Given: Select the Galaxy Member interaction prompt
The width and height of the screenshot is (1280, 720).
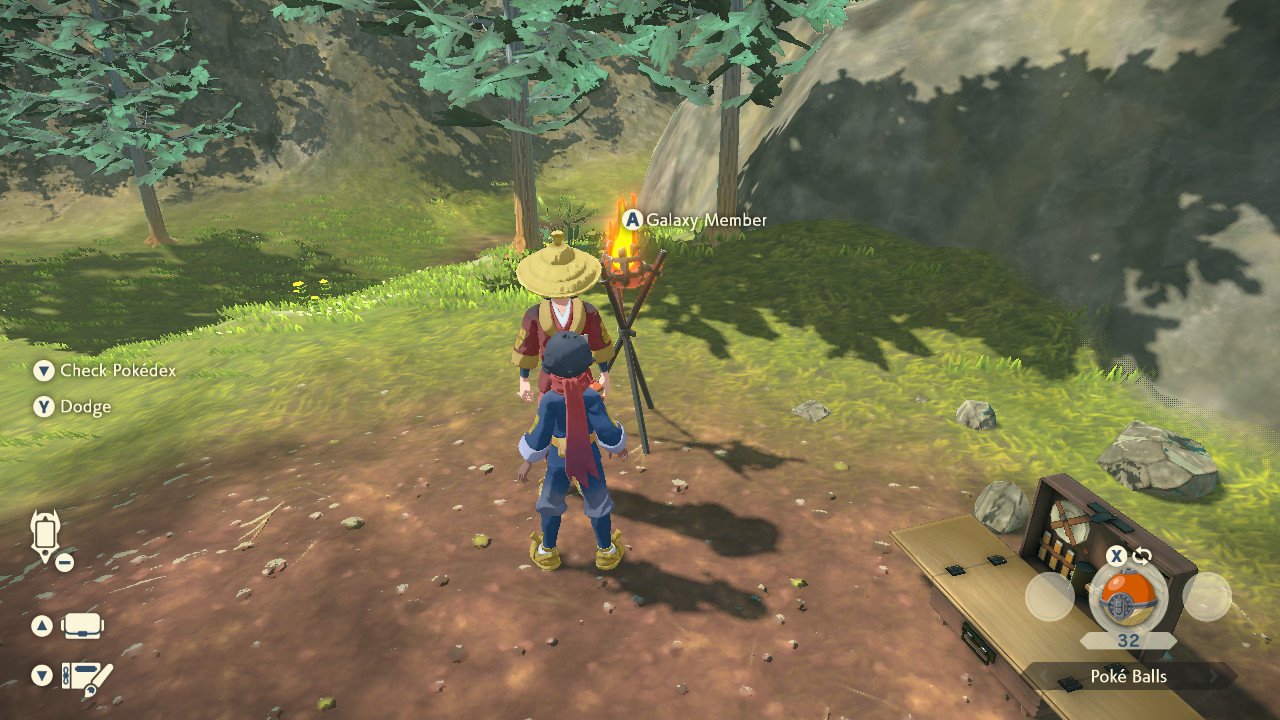Looking at the screenshot, I should (x=696, y=220).
